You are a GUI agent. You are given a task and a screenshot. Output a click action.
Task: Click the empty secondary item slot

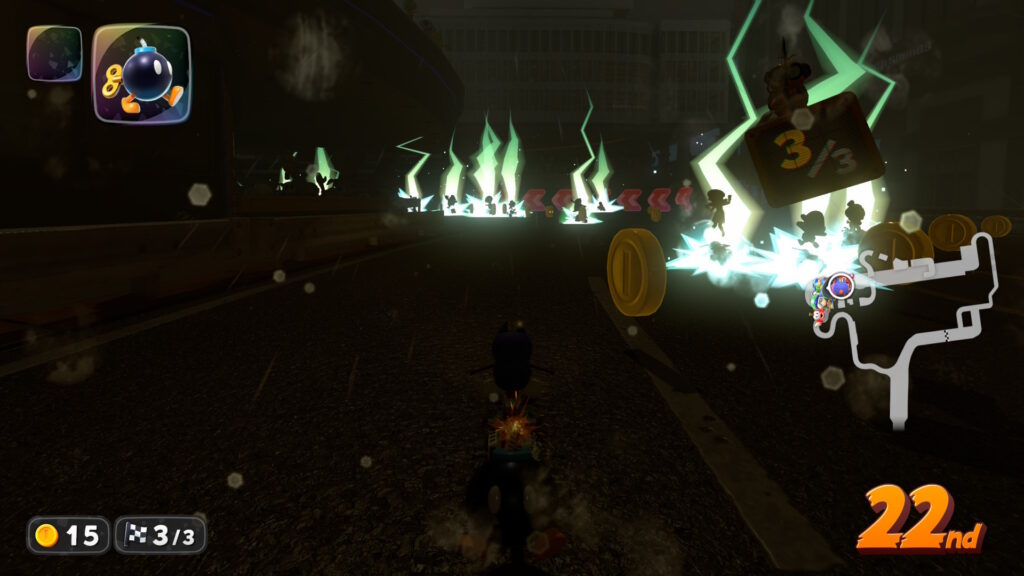(53, 53)
